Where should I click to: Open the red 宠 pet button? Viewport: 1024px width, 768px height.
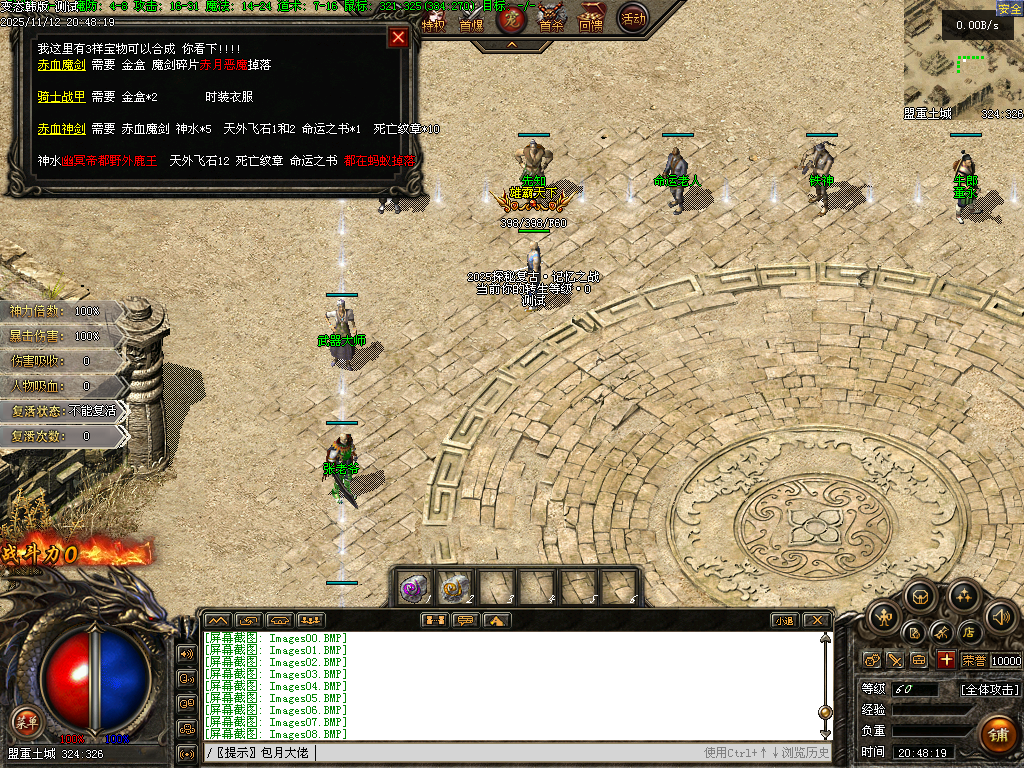[x=511, y=17]
